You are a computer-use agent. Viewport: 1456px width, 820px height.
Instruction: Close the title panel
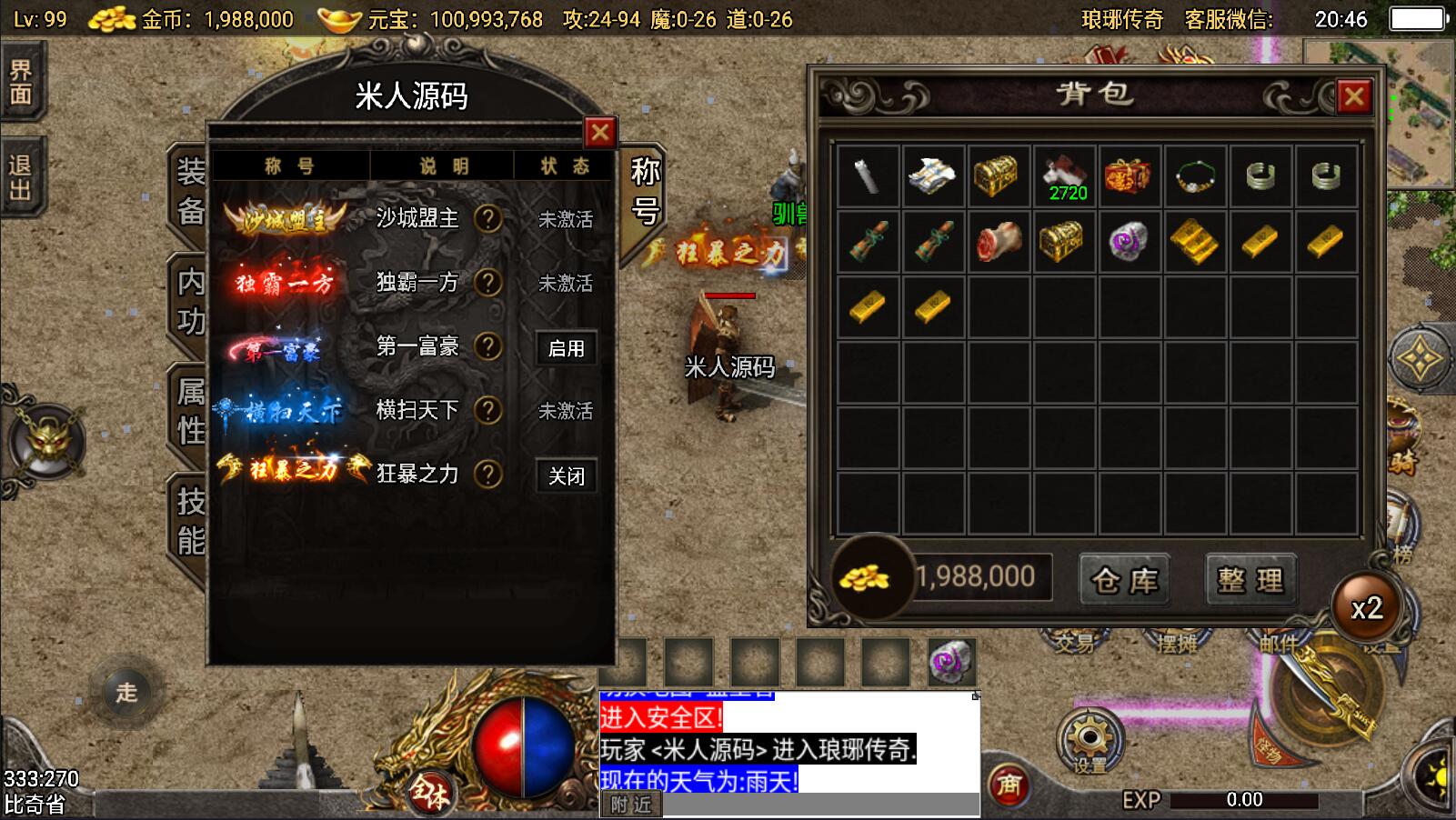pos(599,134)
